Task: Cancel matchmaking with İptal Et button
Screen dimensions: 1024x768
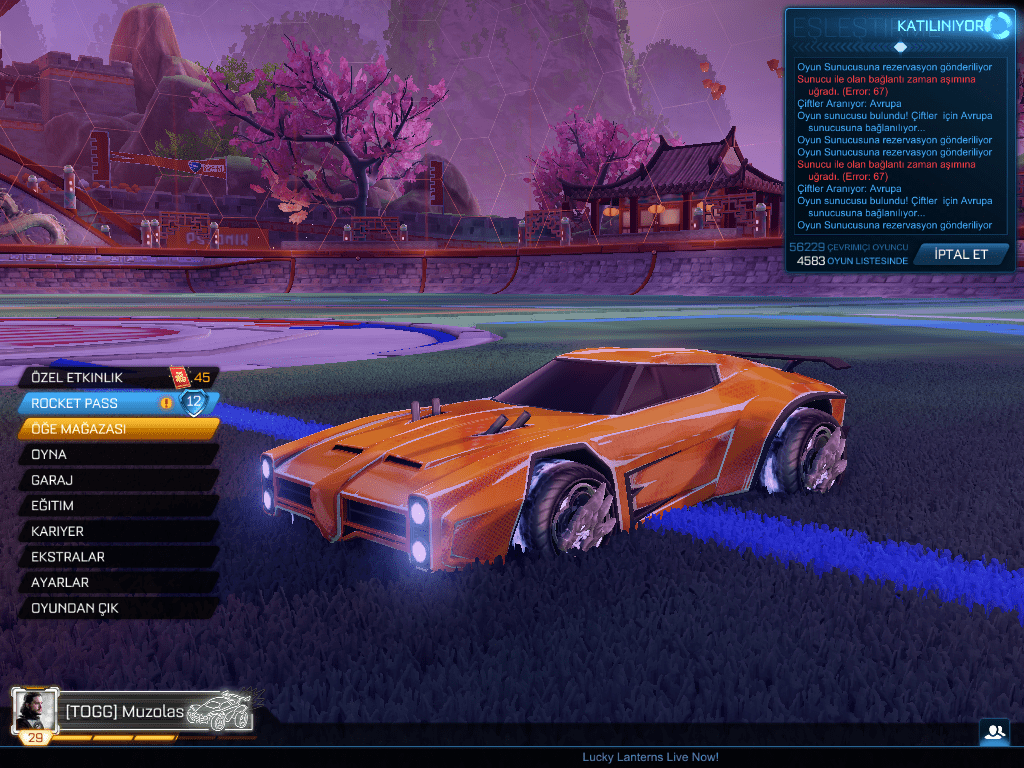Action: 960,254
